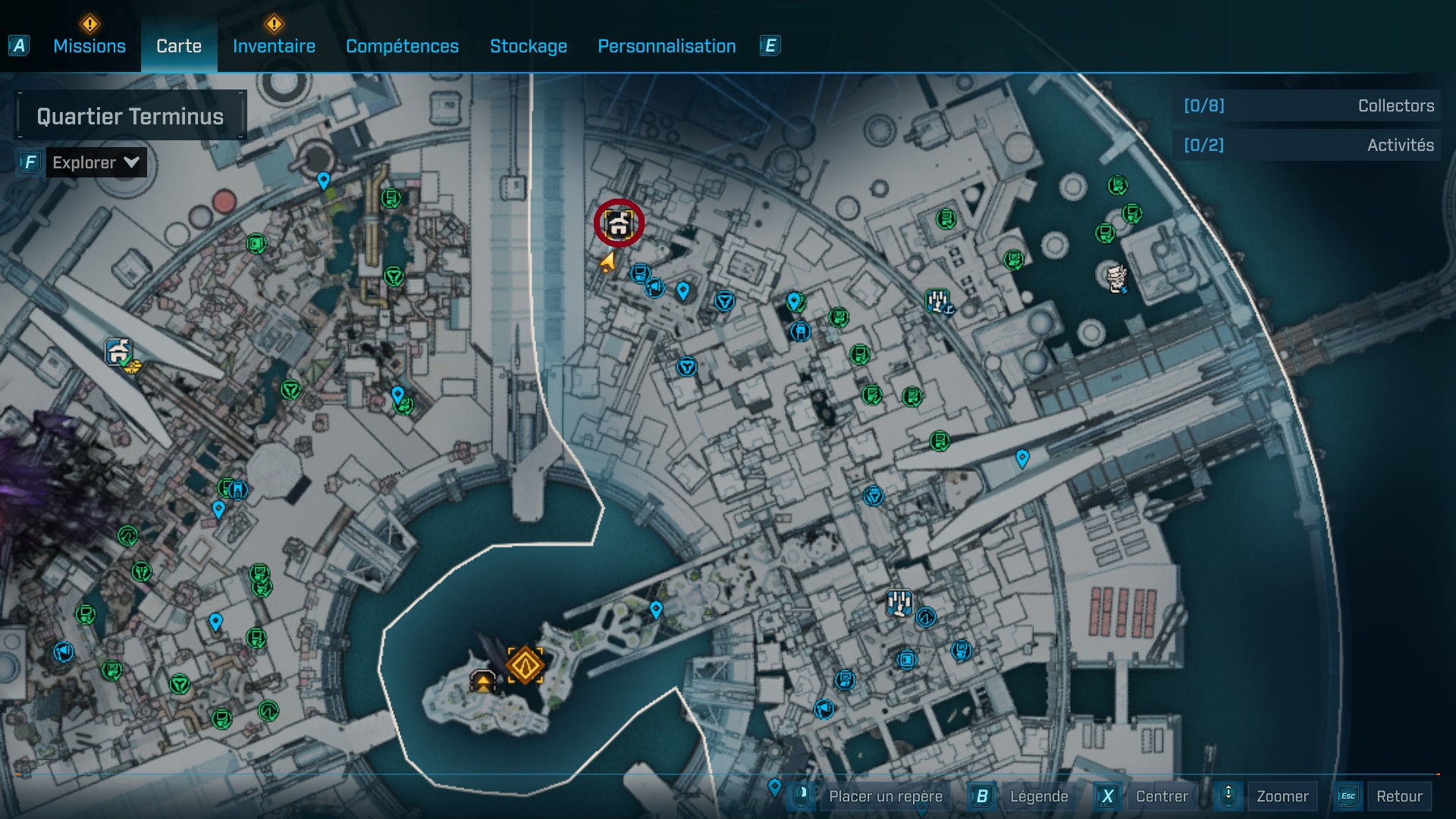Viewport: 1456px width, 819px height.
Task: Select the blue megaphone broadcast icon
Action: click(x=654, y=289)
